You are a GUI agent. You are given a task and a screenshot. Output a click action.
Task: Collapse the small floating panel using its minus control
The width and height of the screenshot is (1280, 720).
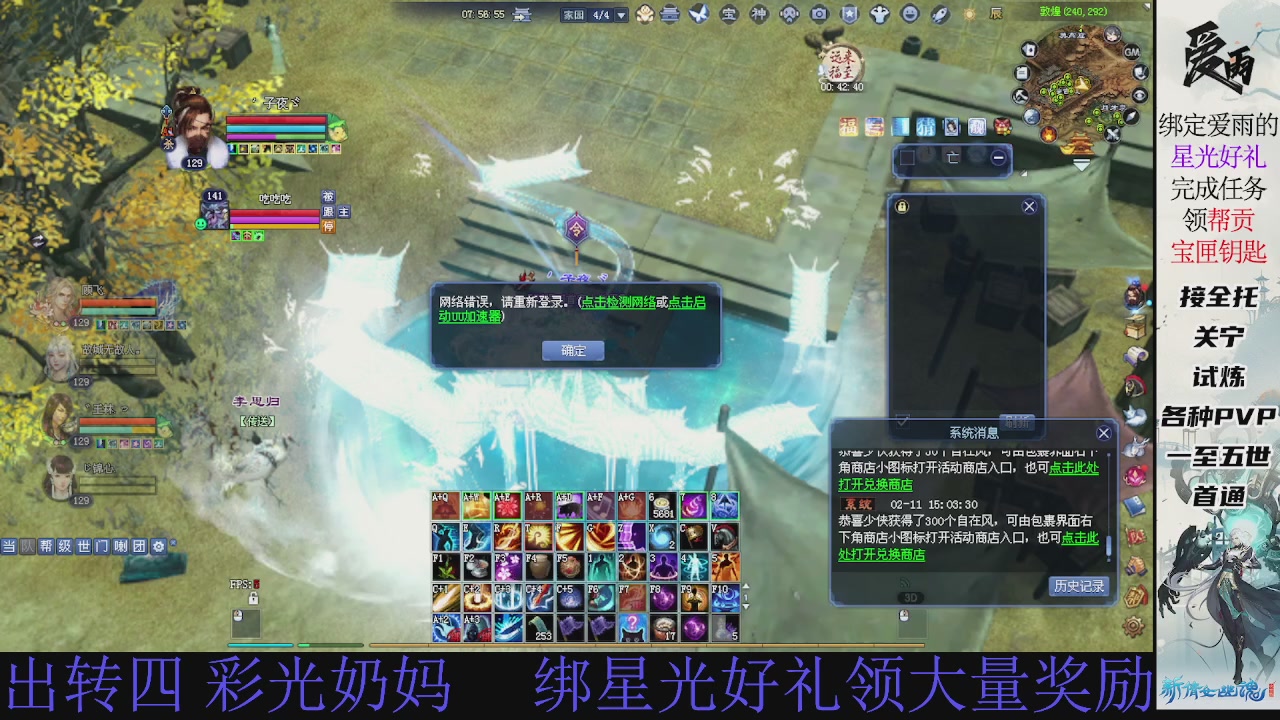point(998,158)
